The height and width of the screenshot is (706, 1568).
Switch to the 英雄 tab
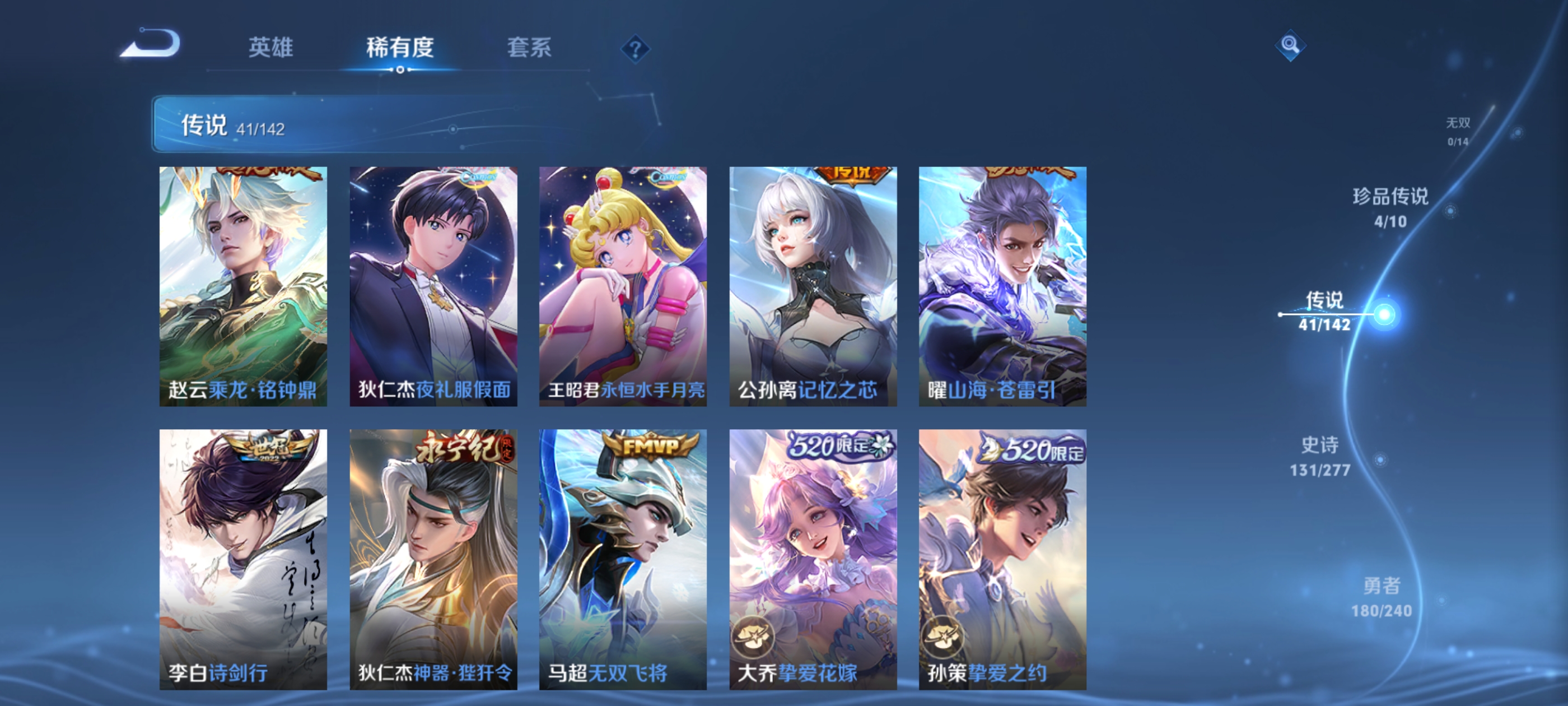click(x=270, y=48)
